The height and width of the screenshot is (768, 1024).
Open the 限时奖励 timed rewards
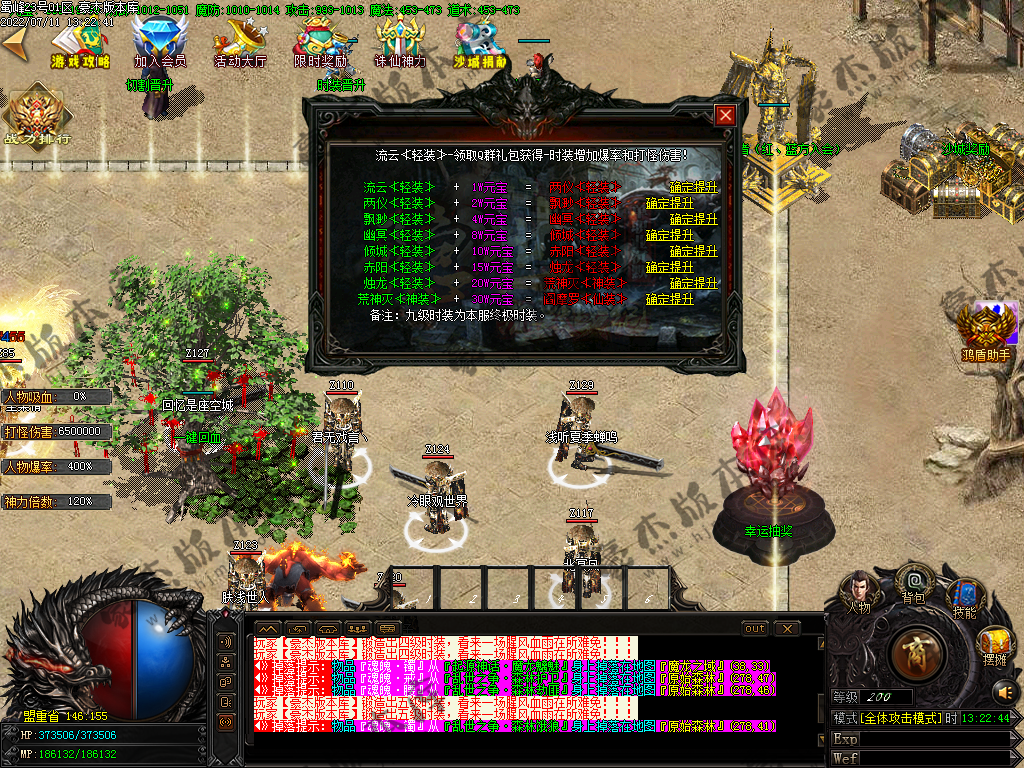[x=320, y=43]
